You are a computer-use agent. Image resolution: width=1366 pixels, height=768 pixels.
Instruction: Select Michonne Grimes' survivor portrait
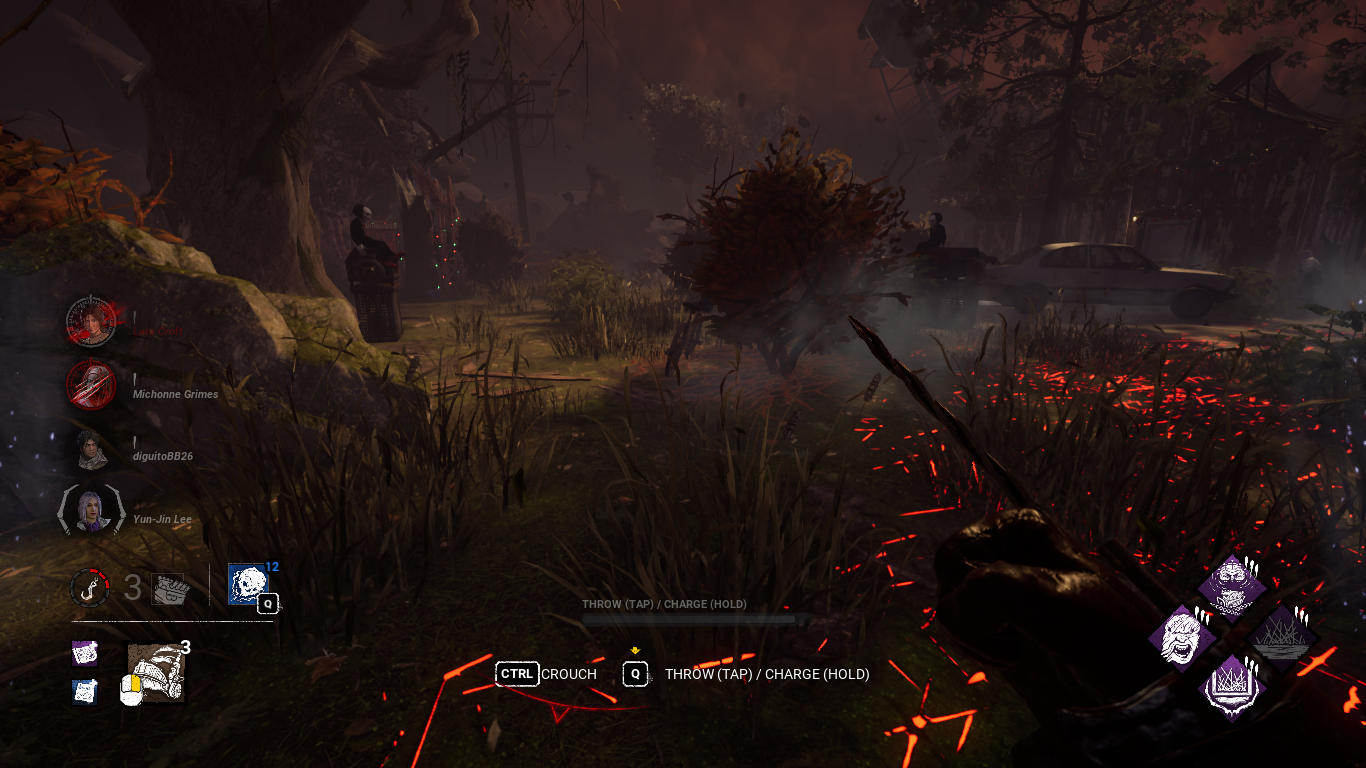tap(91, 384)
